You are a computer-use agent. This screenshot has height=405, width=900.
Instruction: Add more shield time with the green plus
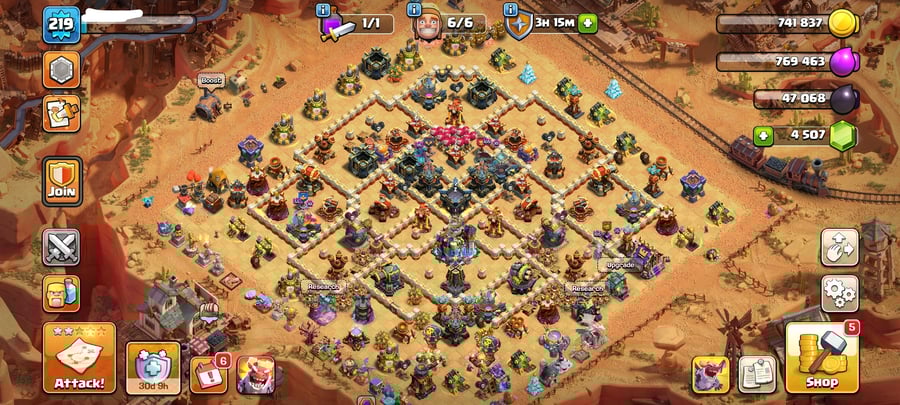click(x=587, y=23)
